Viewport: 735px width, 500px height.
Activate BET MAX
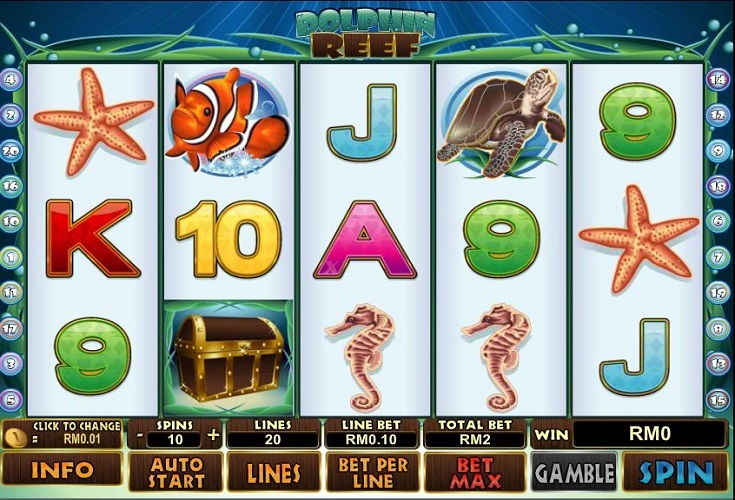pyautogui.click(x=475, y=471)
